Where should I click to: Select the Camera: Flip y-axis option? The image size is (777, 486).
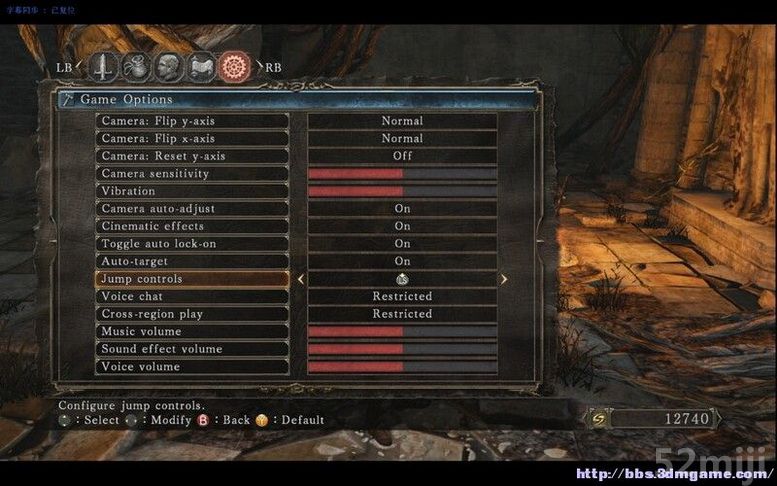(193, 121)
